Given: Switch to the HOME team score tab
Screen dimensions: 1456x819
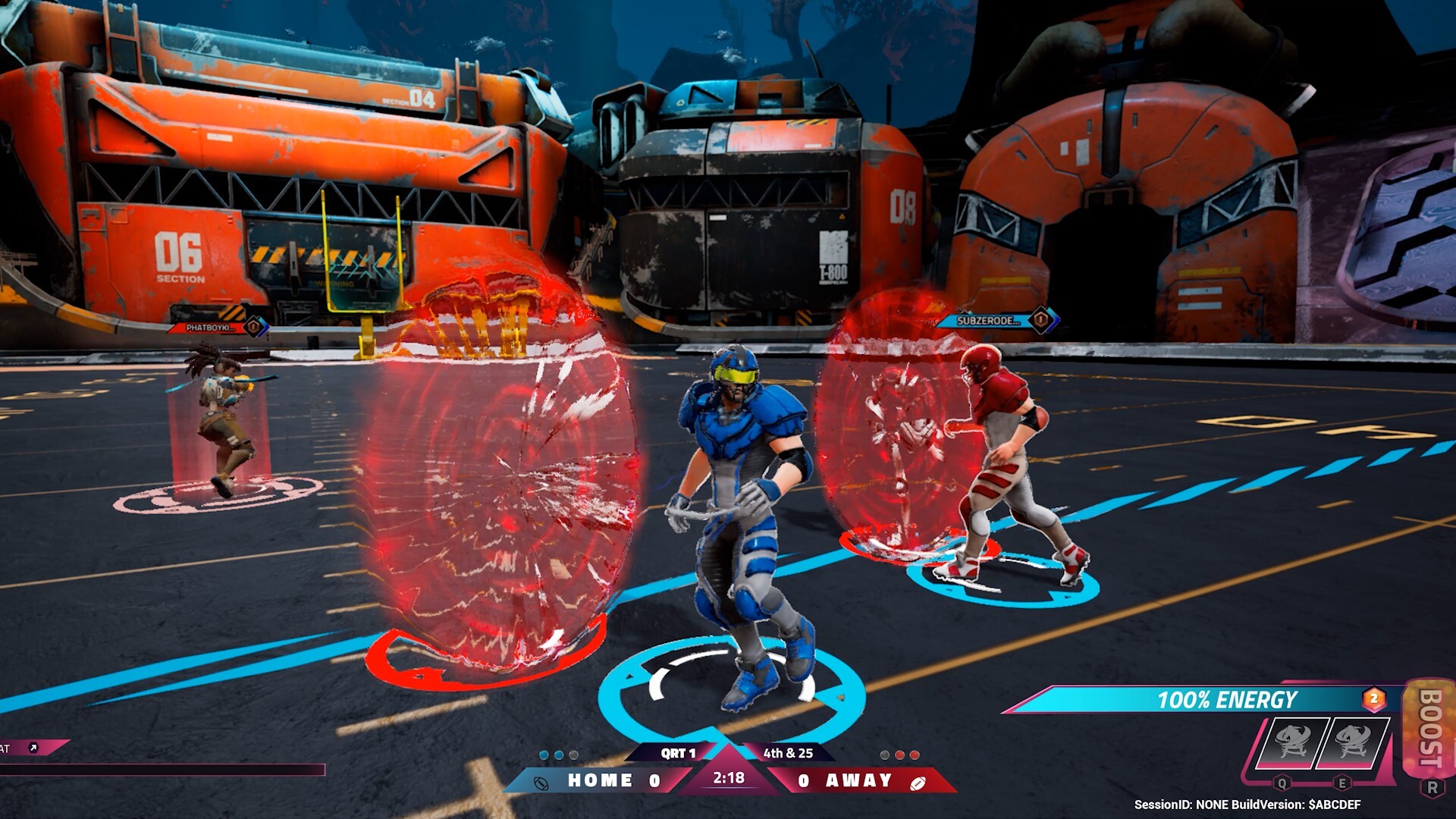Looking at the screenshot, I should point(599,781).
